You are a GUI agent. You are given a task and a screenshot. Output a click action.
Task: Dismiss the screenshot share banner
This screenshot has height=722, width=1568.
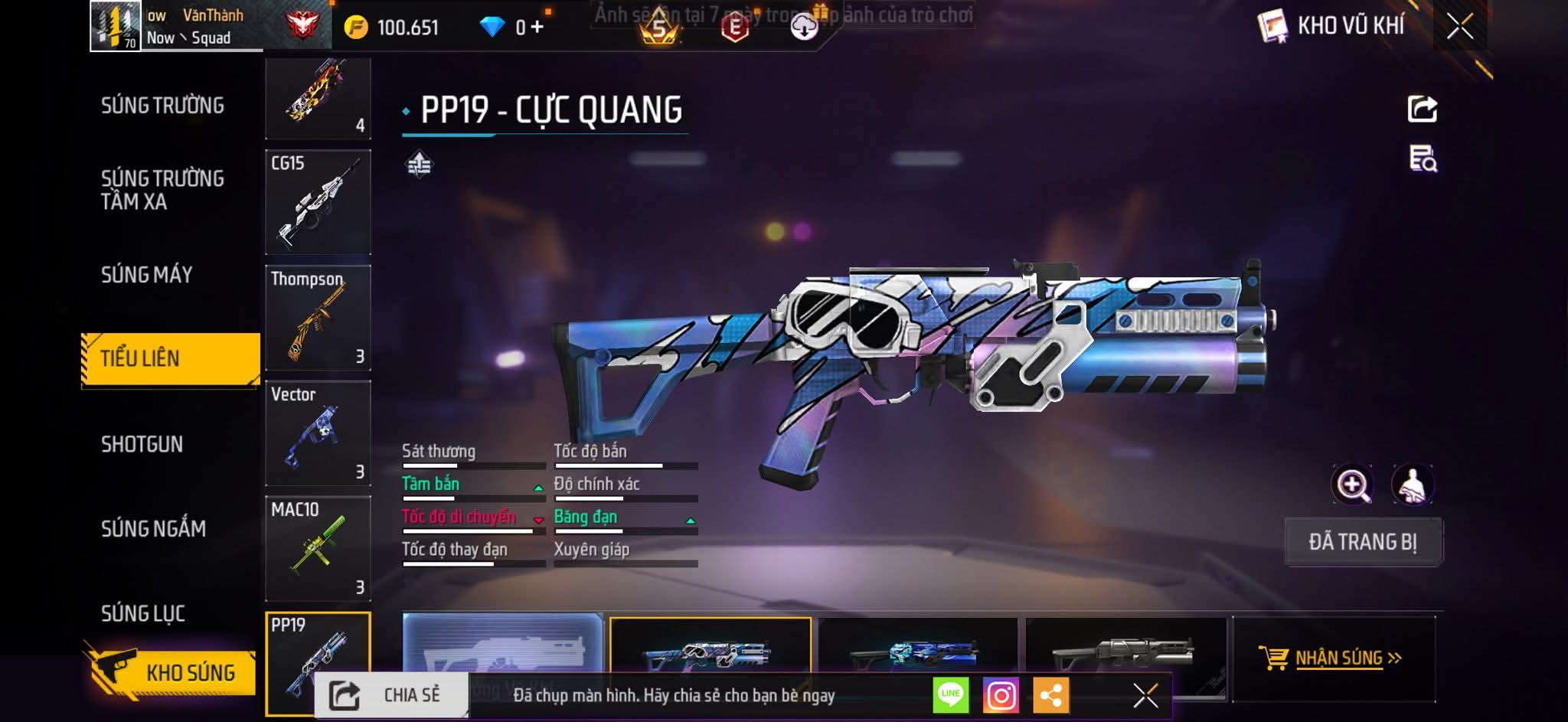coord(1145,695)
